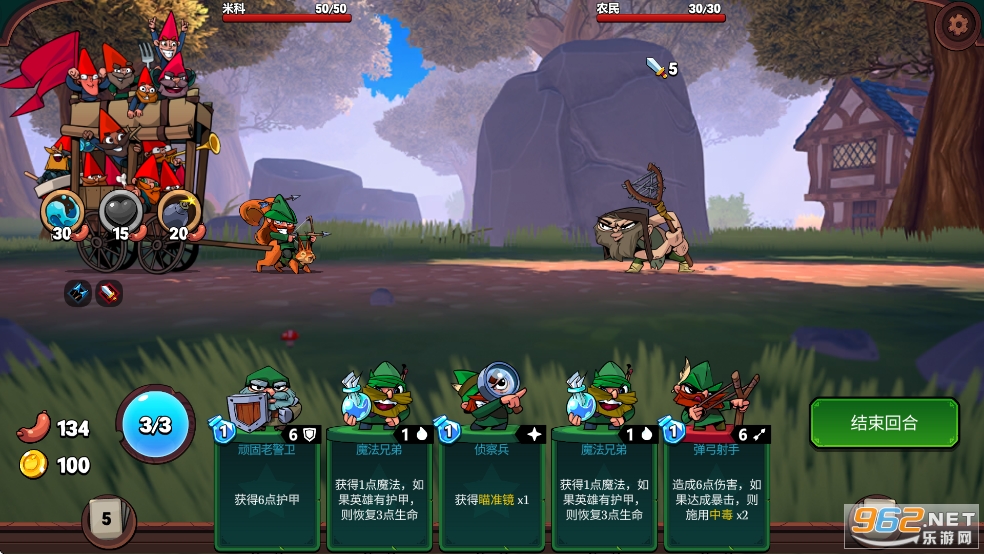Use the grey heart cart ability
This screenshot has width=984, height=554.
coord(120,210)
